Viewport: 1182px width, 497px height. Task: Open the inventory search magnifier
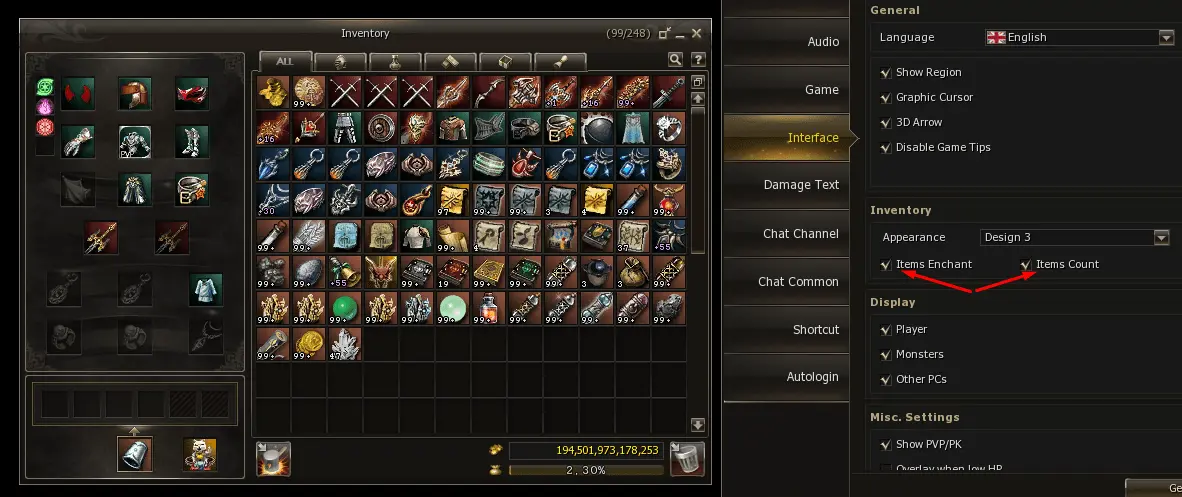coord(676,60)
